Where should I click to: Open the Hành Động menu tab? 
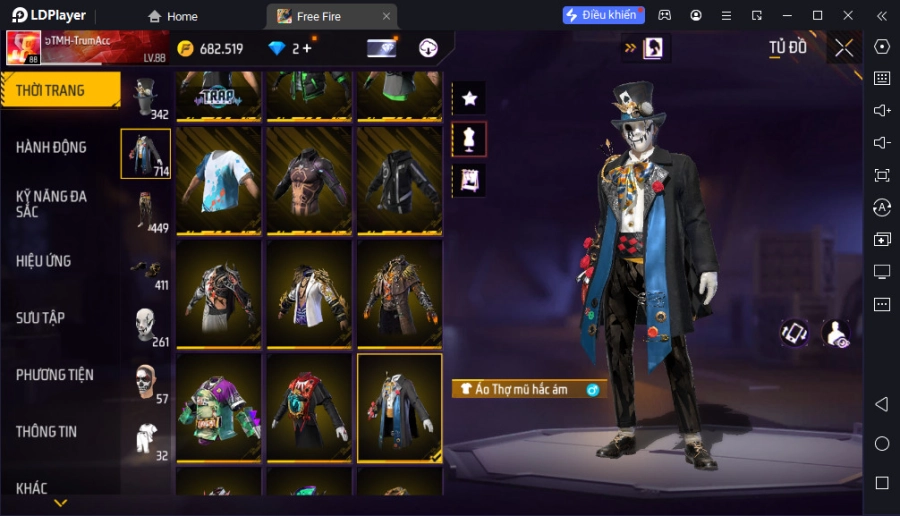point(52,147)
